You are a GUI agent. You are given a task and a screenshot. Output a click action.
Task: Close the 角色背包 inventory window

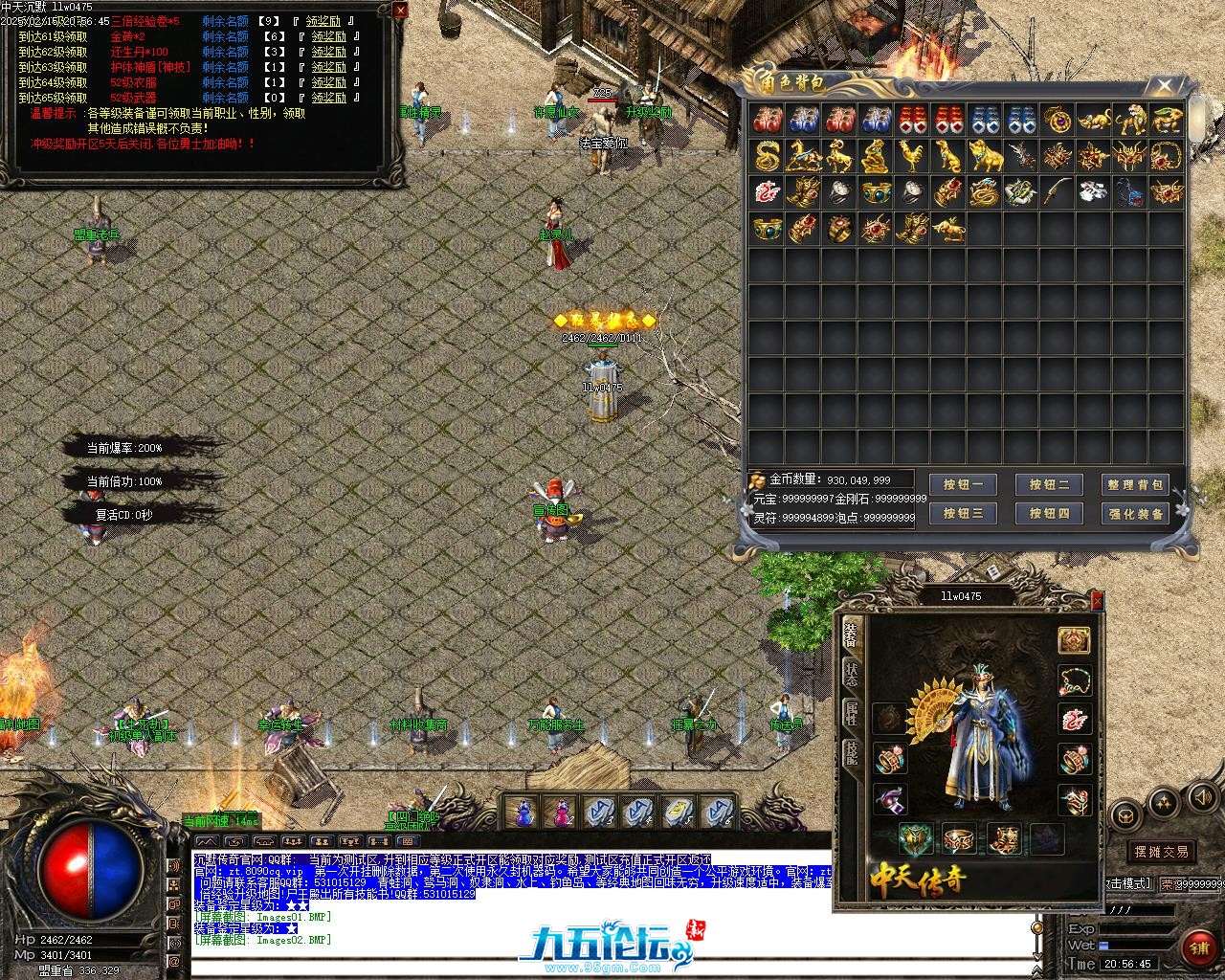tap(1164, 87)
